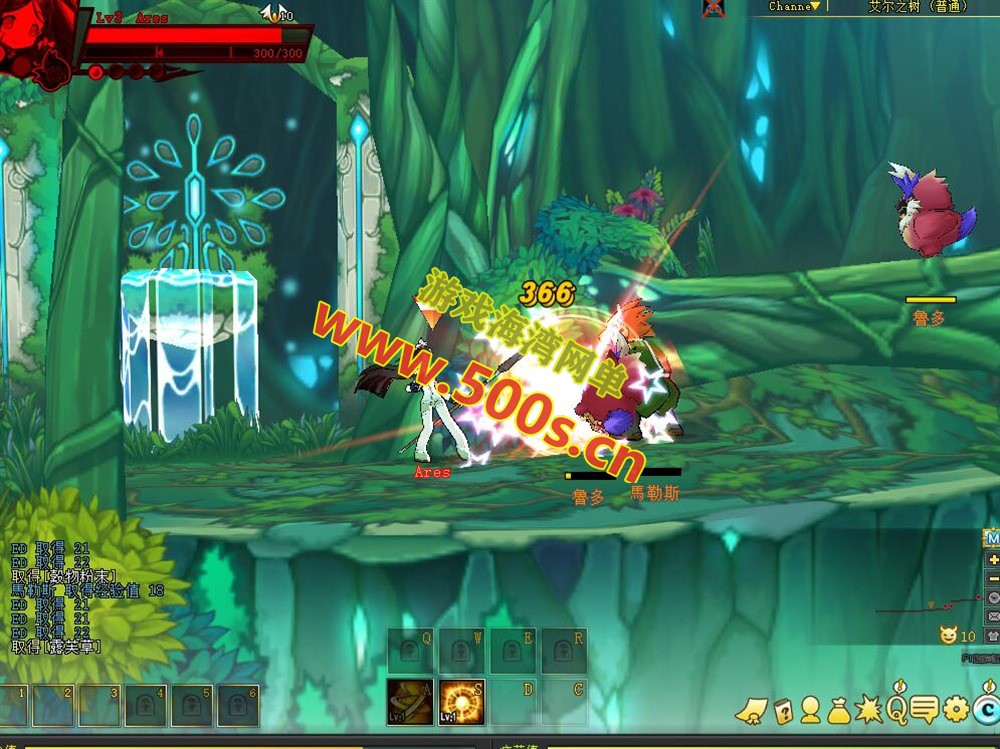The height and width of the screenshot is (749, 1000).
Task: Activate the sword slash skill icon
Action: tap(409, 699)
